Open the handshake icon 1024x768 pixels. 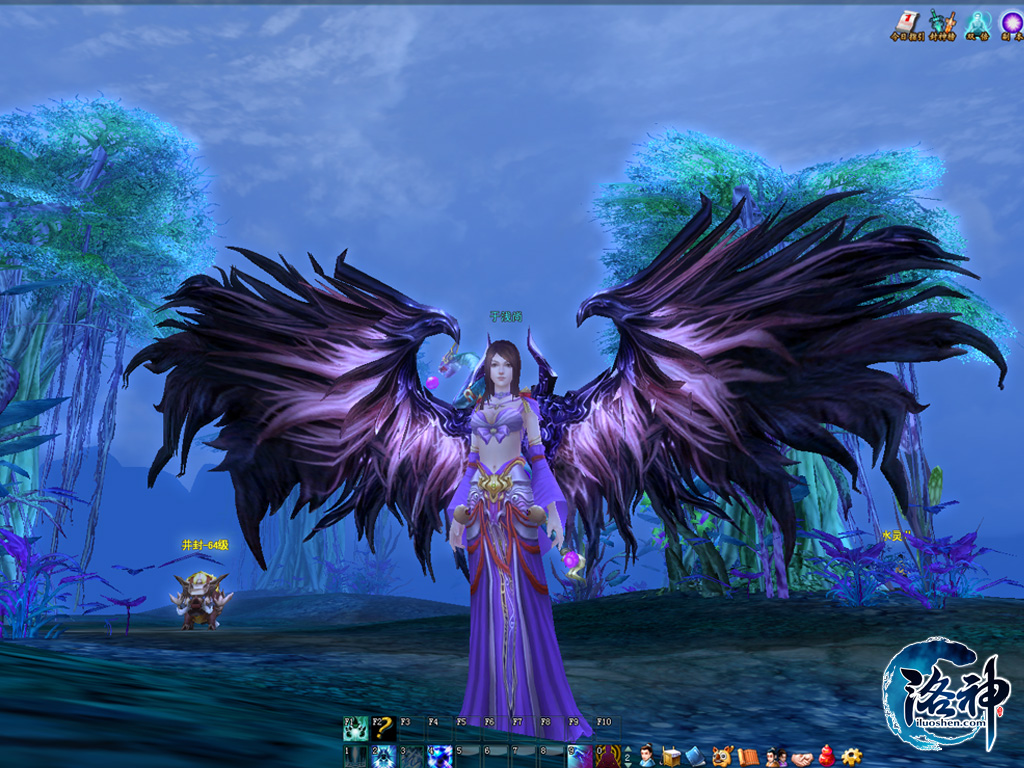[x=801, y=758]
